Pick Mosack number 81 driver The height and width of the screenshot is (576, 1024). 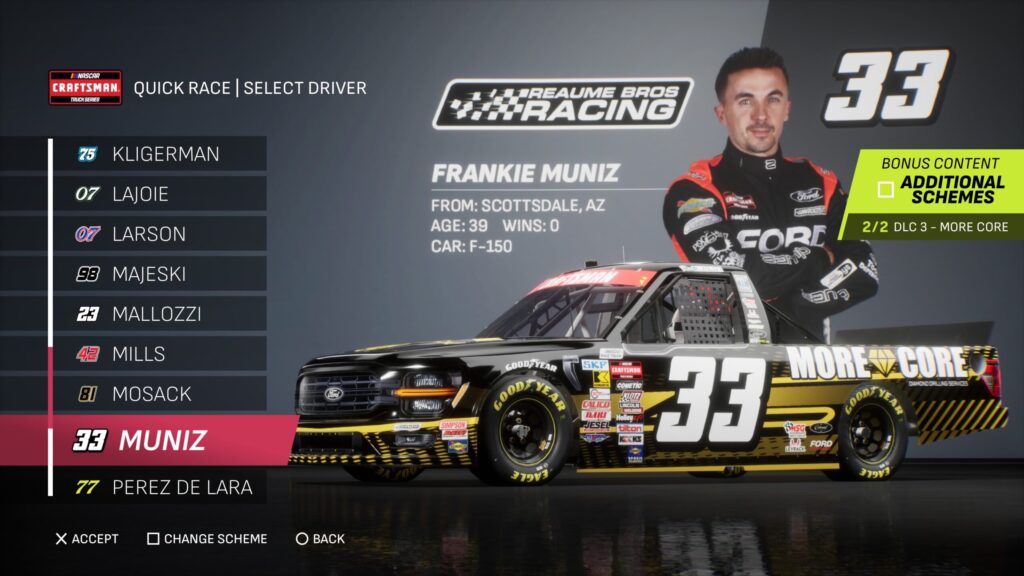point(160,394)
